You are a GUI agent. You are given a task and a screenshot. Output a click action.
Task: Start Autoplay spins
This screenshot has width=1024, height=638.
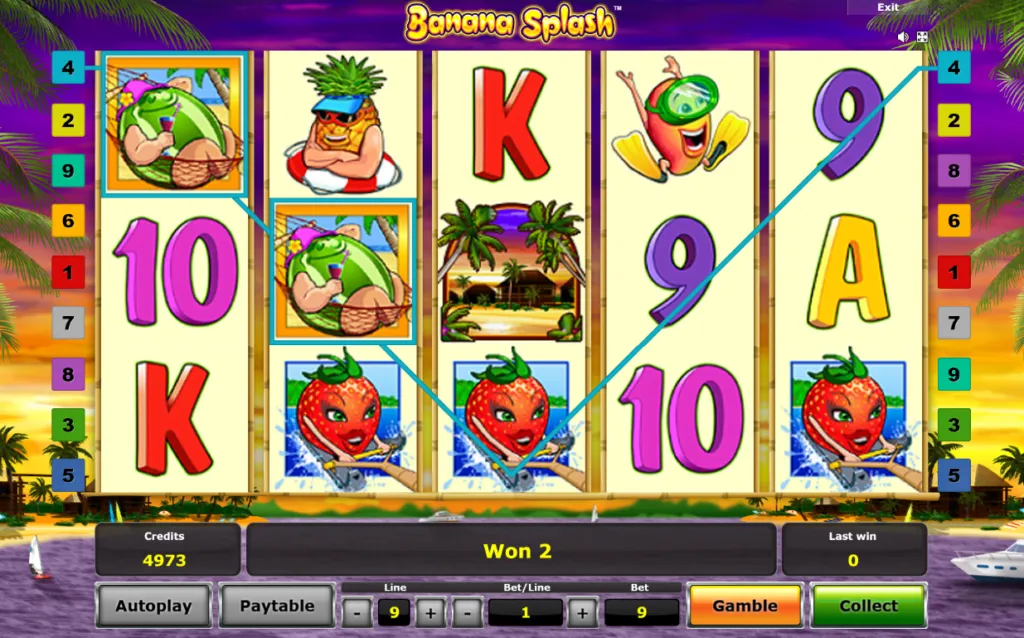click(x=154, y=606)
